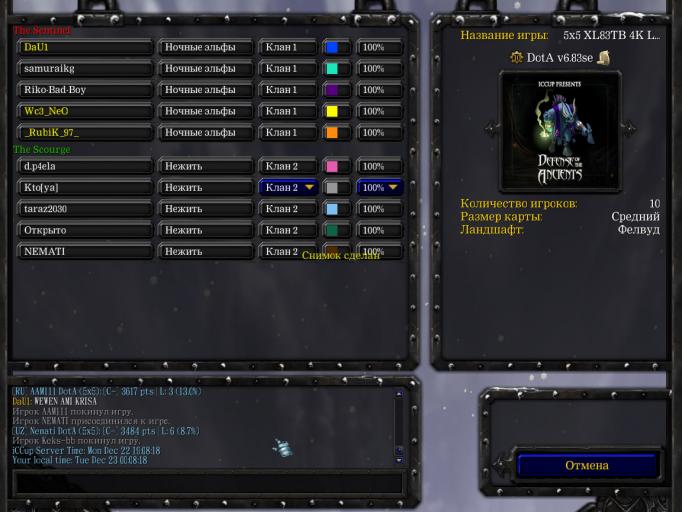Click _RubiK_97_ orange color swatch
The height and width of the screenshot is (512, 682).
point(332,133)
